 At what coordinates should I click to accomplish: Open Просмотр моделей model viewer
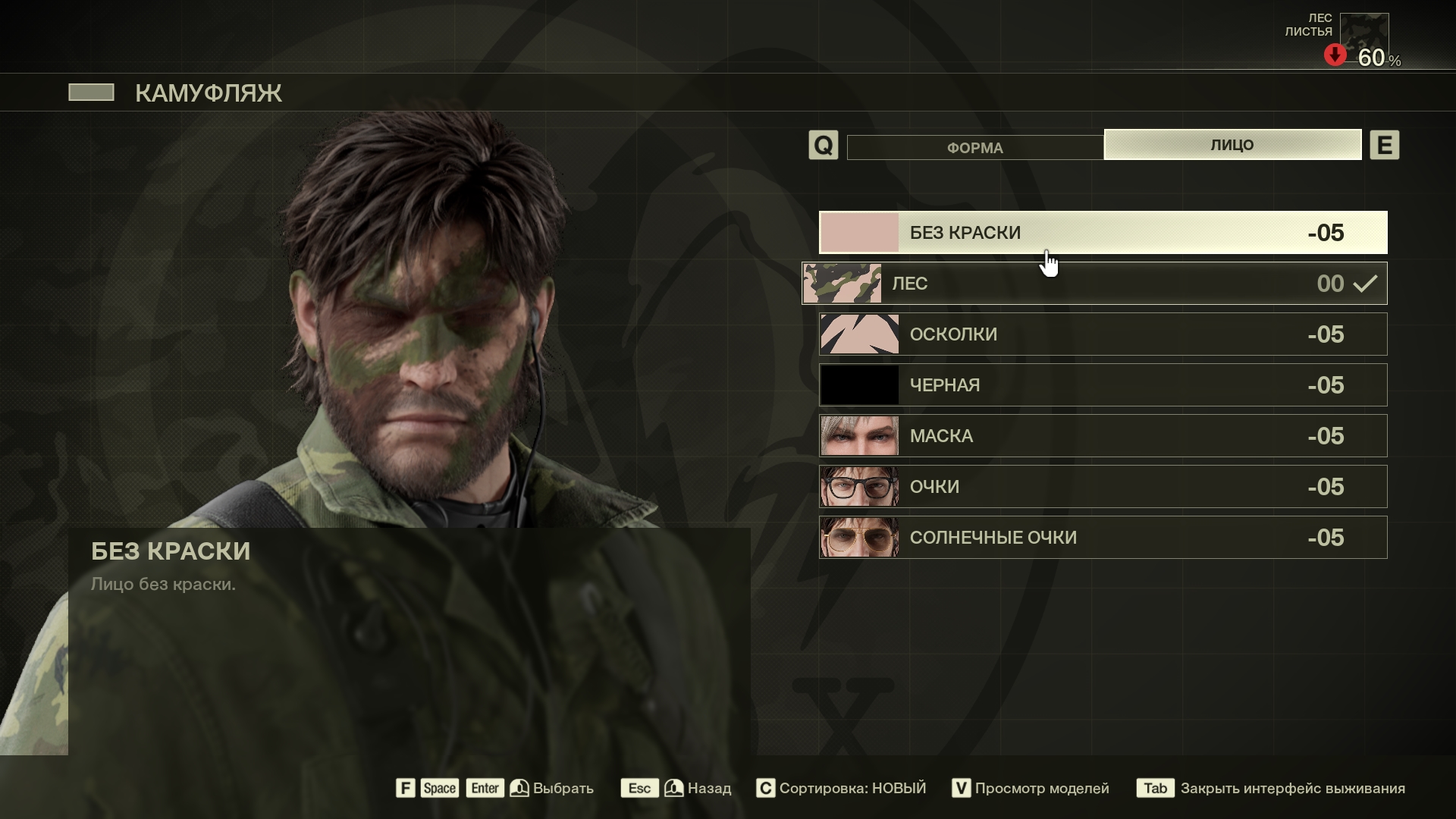pos(1040,789)
